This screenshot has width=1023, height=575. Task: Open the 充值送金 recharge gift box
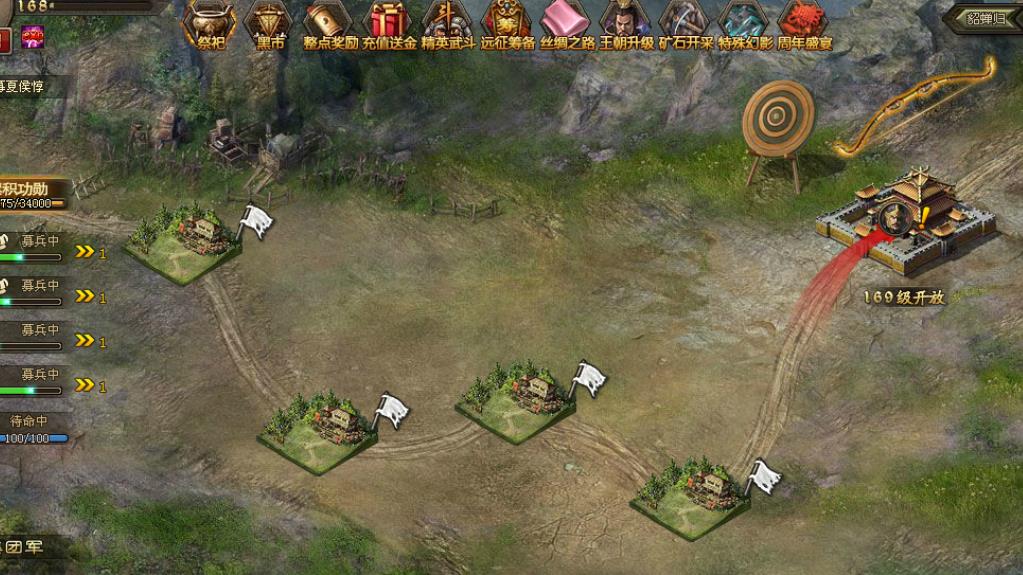tap(388, 23)
